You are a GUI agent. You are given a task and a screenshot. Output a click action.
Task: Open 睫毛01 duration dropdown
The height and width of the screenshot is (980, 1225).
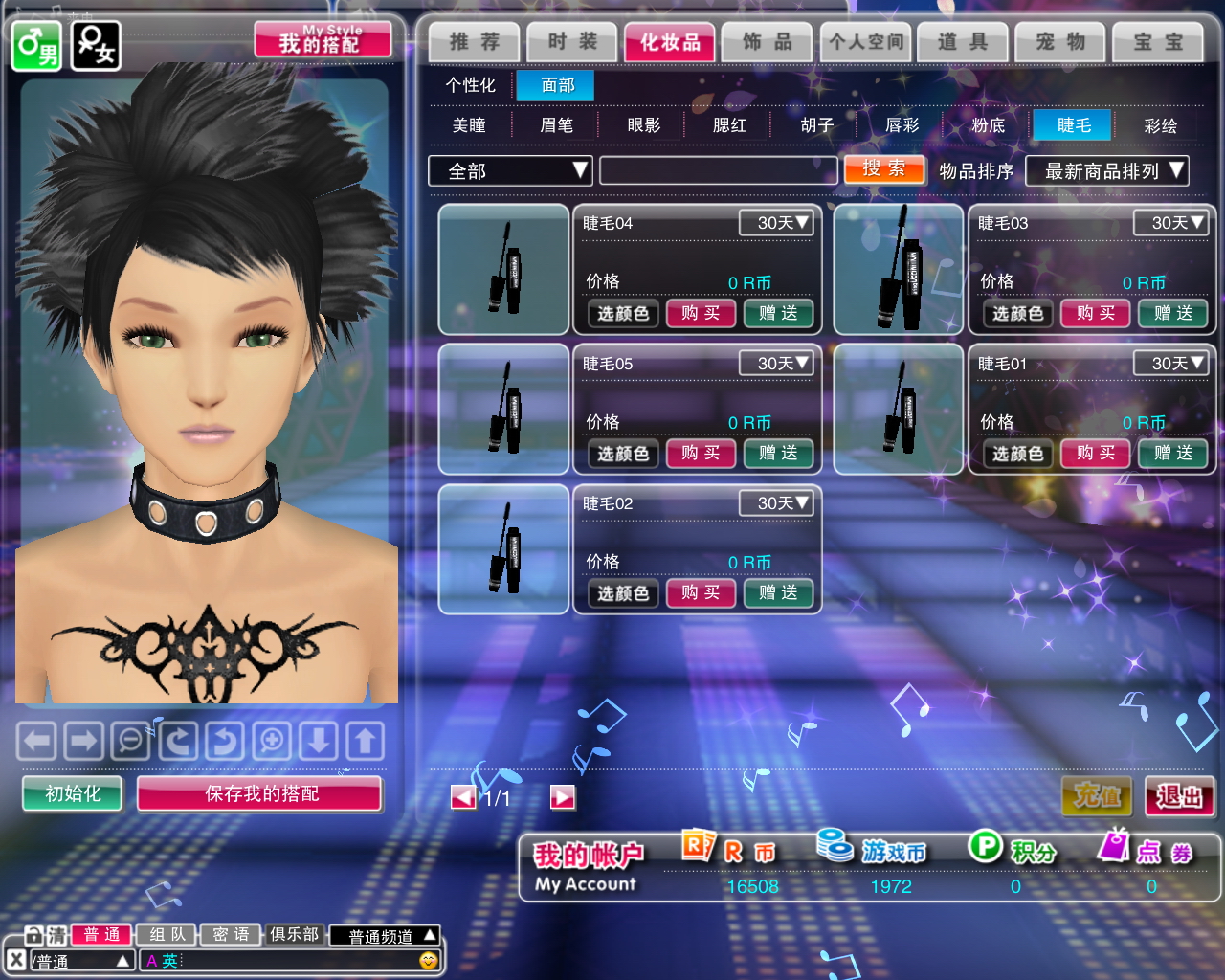[x=1170, y=364]
